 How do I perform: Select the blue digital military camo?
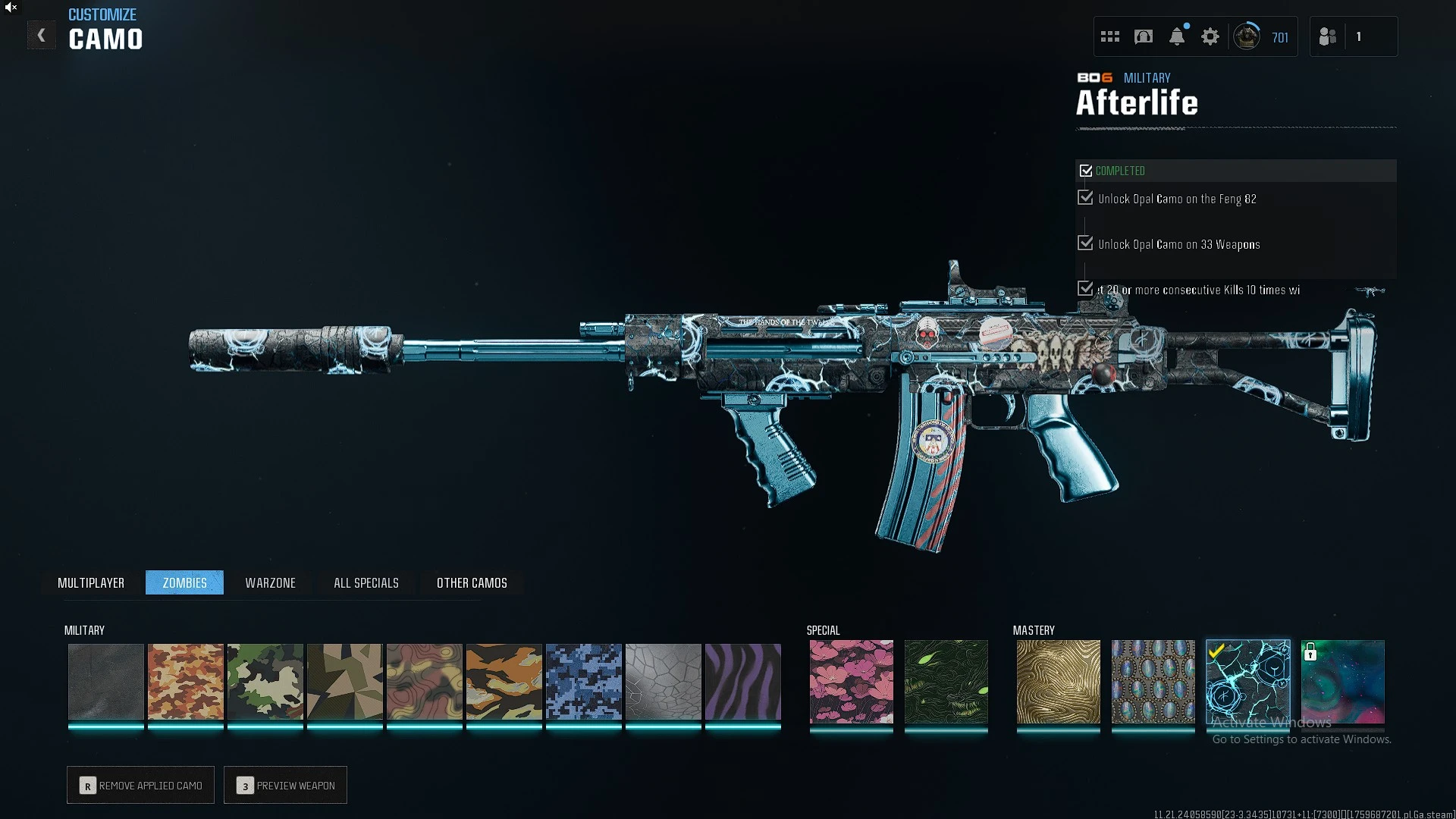tap(584, 681)
